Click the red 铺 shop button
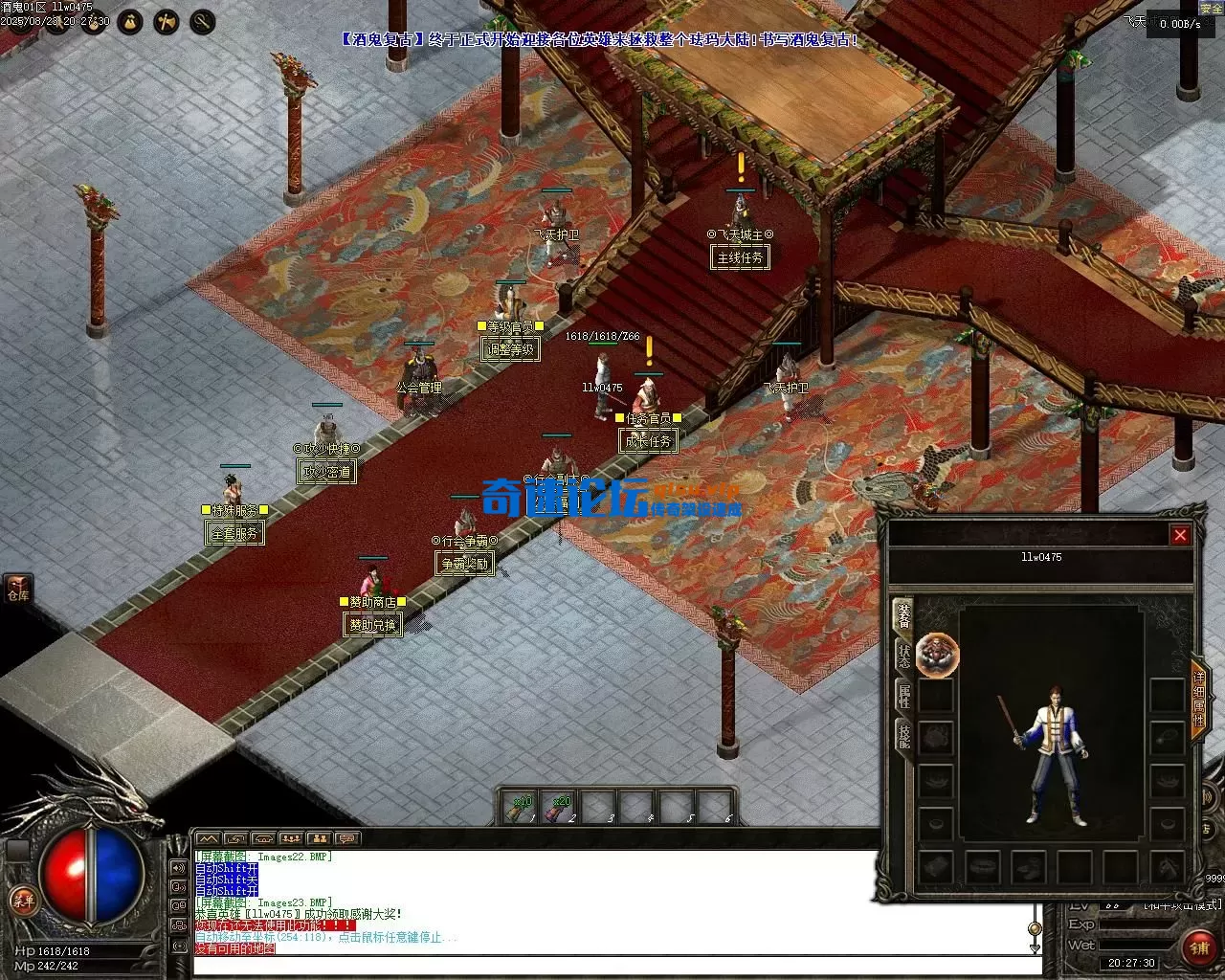Viewport: 1225px width, 980px height. 1199,947
